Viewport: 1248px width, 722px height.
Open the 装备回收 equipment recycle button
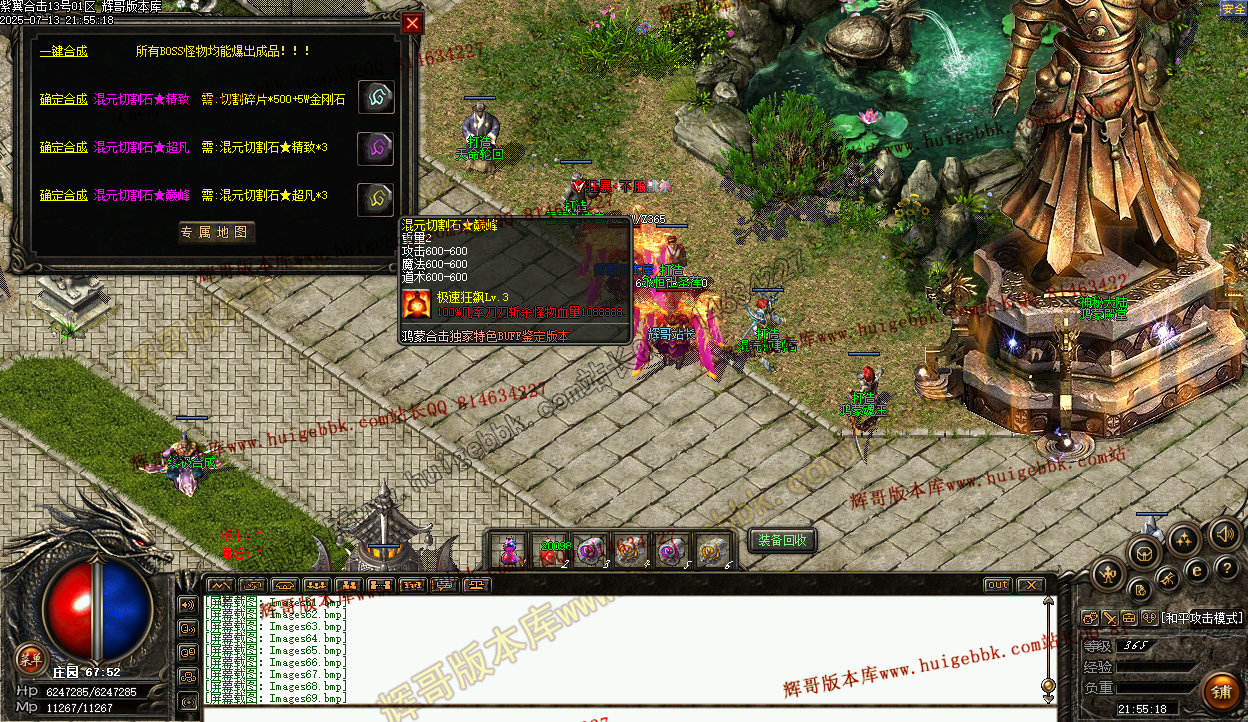click(x=782, y=540)
